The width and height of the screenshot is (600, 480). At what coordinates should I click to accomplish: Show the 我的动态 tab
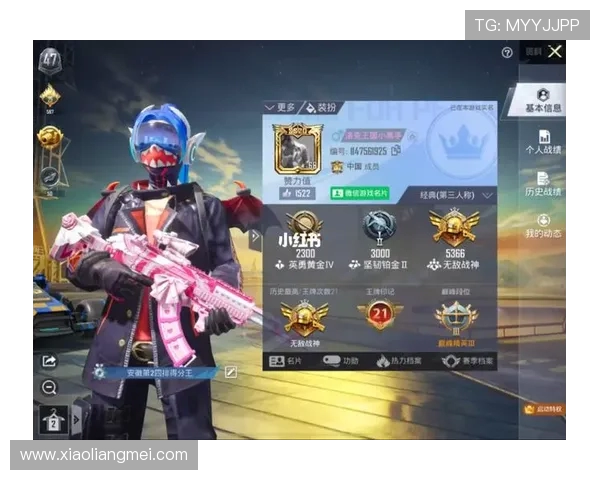coord(543,226)
